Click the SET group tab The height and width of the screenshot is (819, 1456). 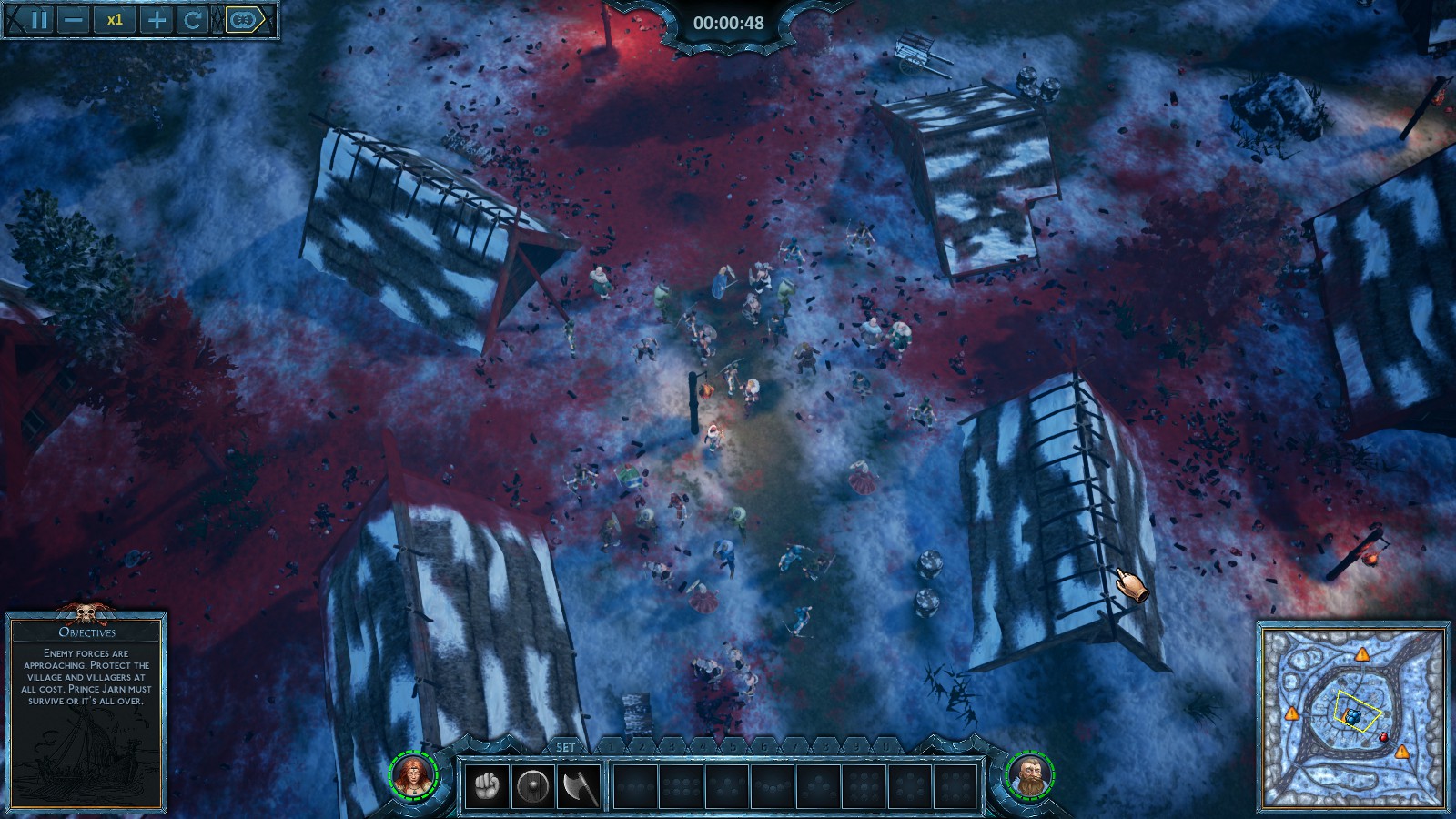pos(566,747)
